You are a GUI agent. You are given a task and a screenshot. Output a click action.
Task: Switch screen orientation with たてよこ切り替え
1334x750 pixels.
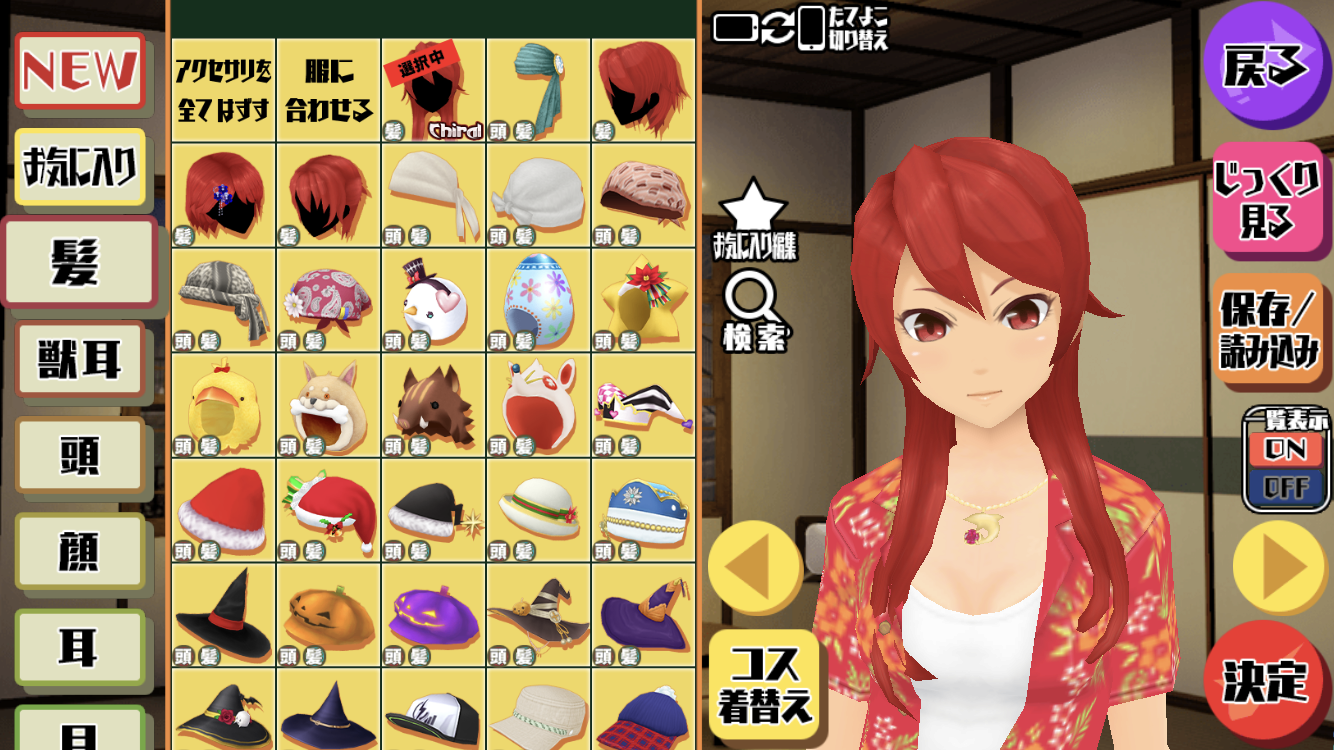click(800, 28)
